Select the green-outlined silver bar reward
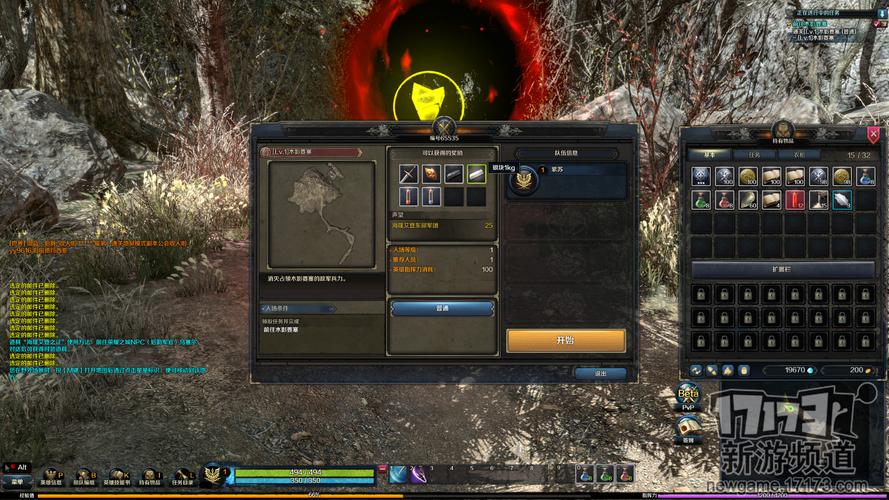 click(476, 175)
